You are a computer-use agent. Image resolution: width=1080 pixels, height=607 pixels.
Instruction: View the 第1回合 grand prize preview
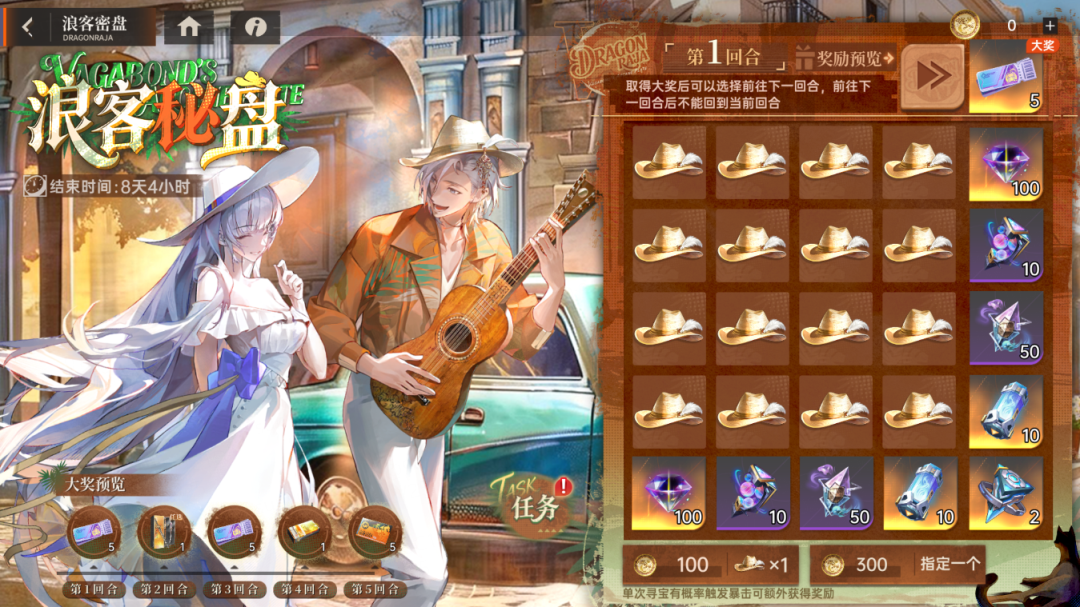(x=94, y=532)
